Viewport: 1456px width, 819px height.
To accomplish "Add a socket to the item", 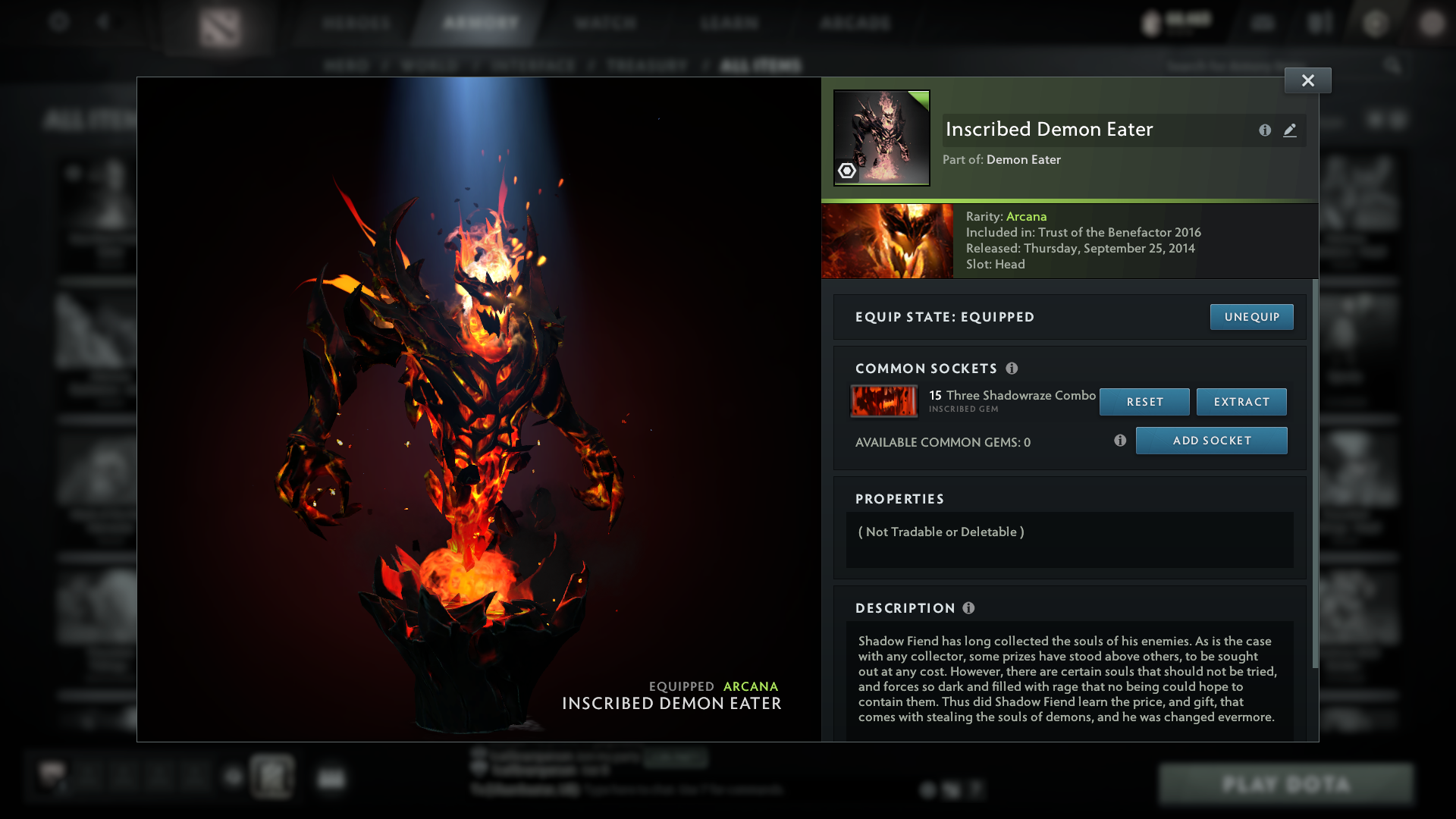I will [x=1211, y=440].
